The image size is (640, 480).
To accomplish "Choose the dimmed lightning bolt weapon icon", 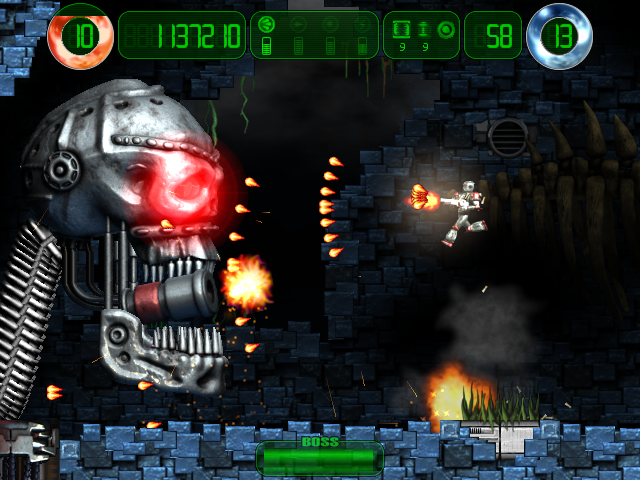I will click(x=361, y=25).
